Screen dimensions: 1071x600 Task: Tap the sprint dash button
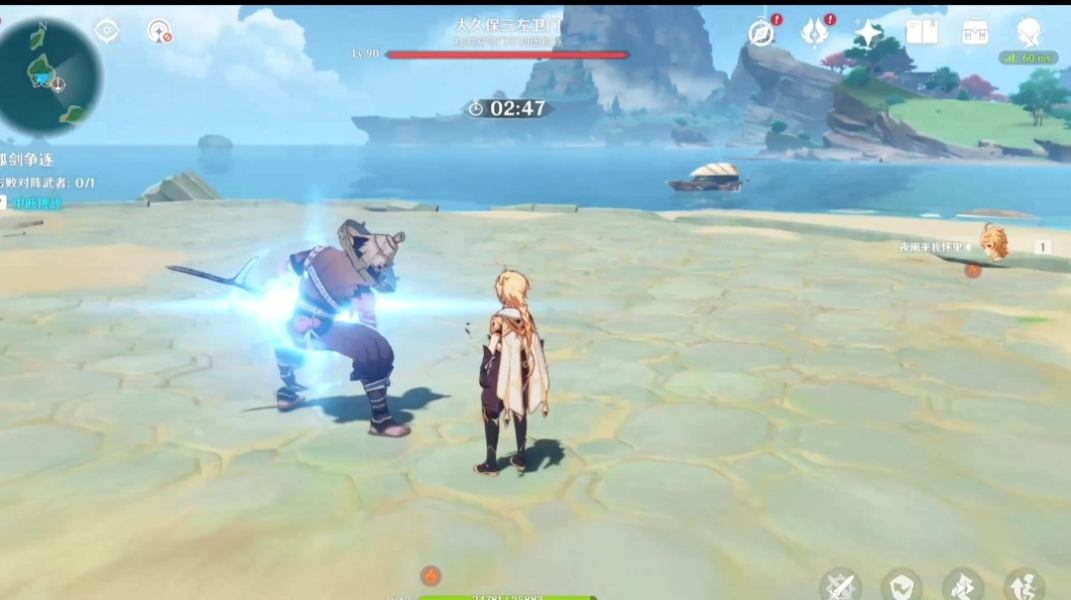point(962,585)
